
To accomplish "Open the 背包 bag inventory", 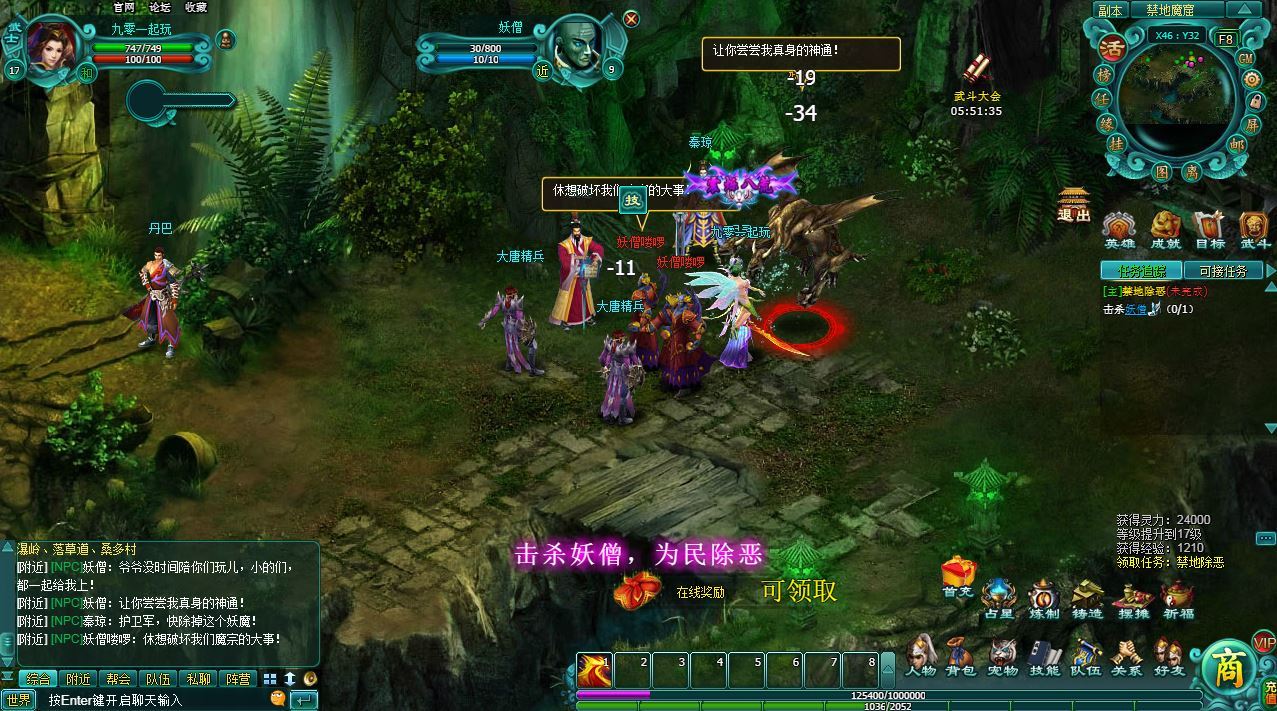I will [961, 656].
